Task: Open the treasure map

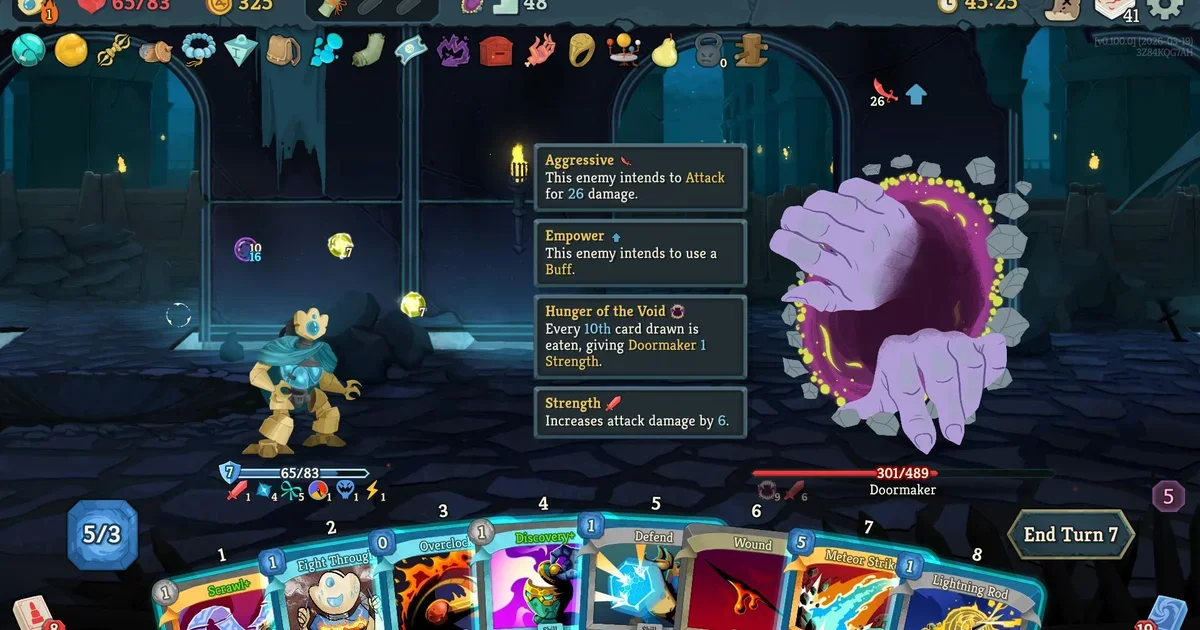Action: [1063, 8]
